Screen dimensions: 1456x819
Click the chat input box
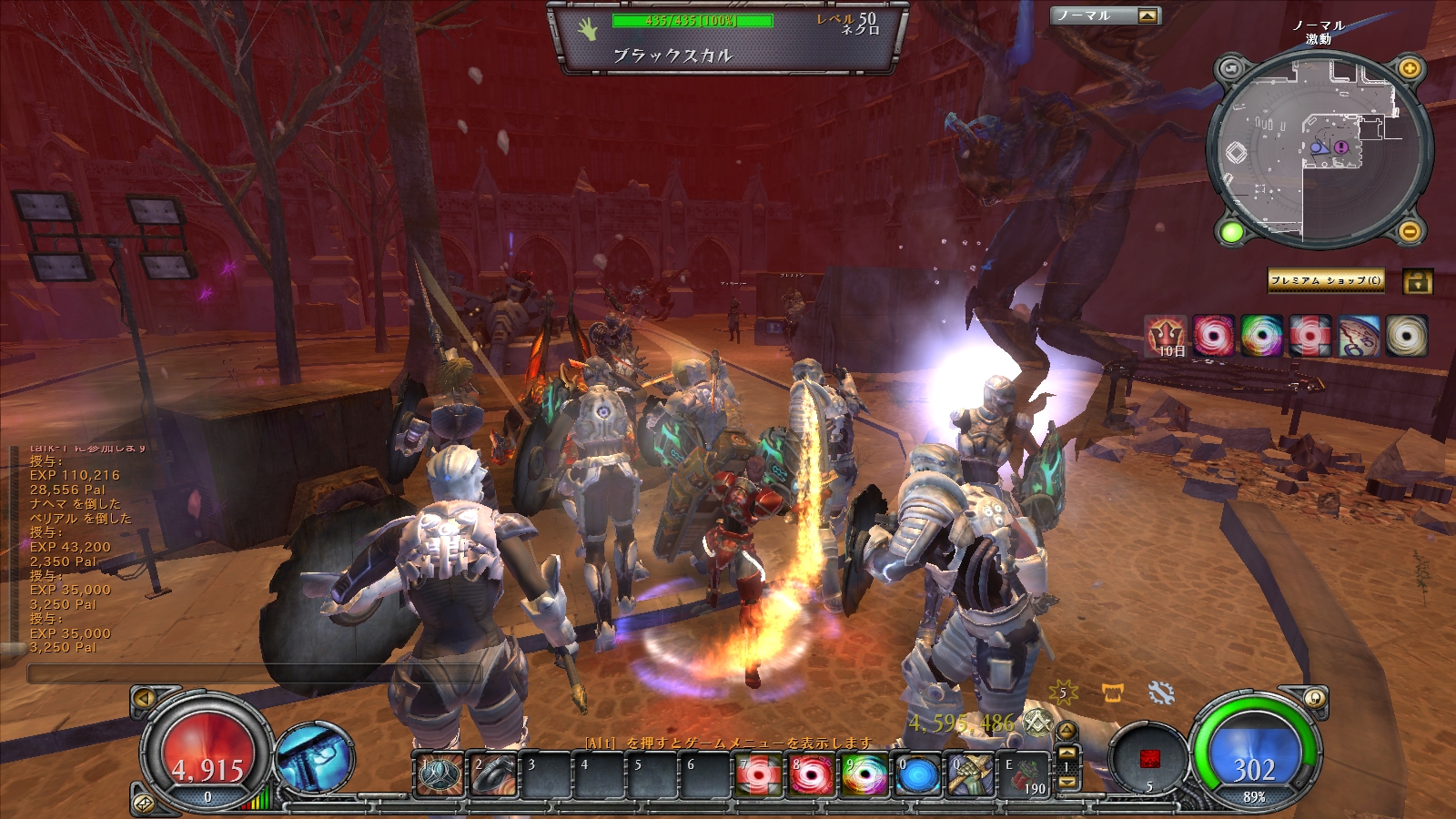[255, 673]
